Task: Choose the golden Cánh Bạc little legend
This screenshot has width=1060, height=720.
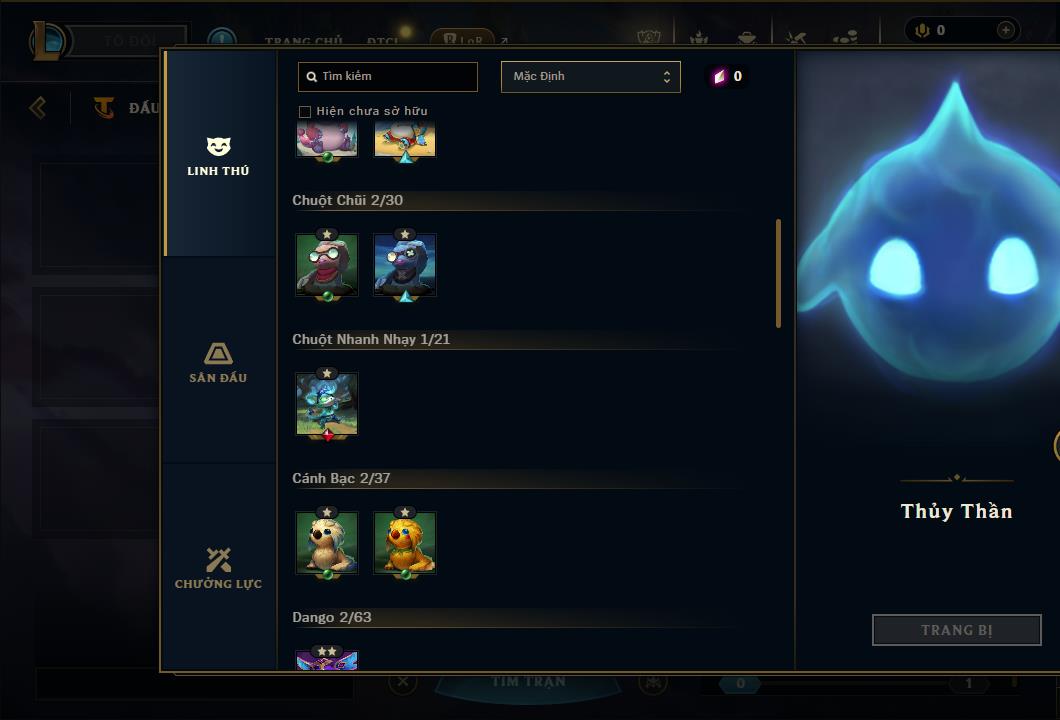Action: [x=405, y=543]
